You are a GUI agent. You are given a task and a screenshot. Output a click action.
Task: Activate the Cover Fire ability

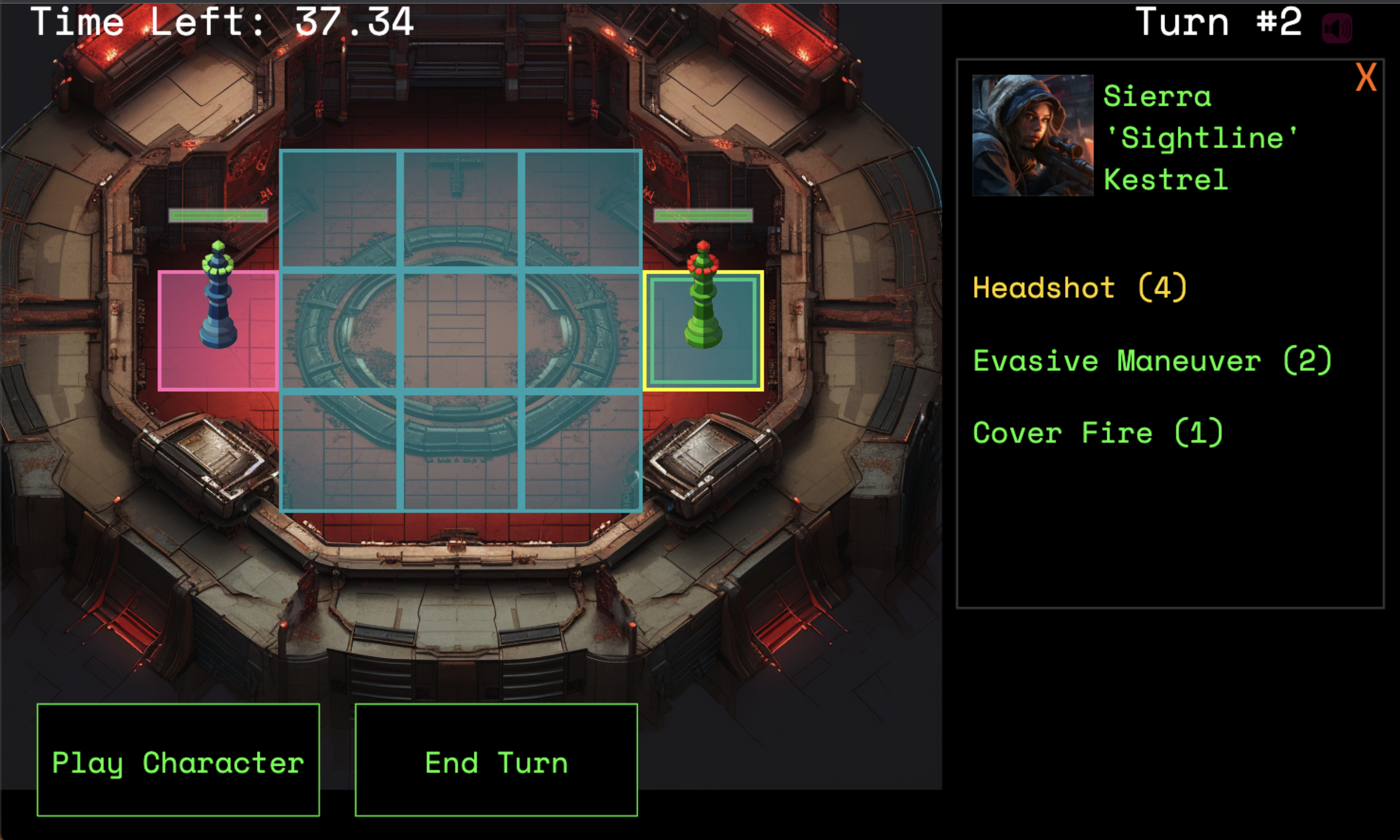(x=1097, y=433)
